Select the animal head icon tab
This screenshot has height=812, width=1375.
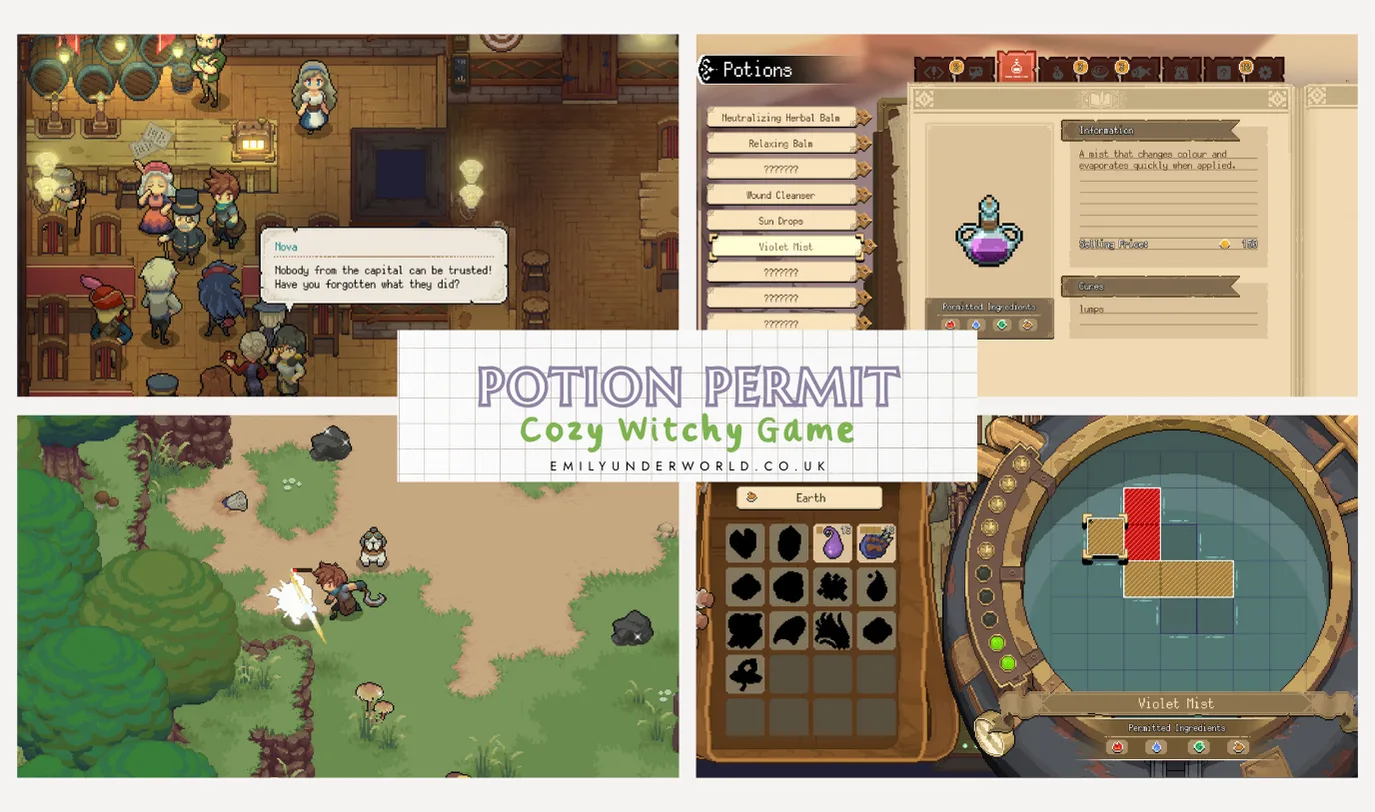[x=1179, y=72]
